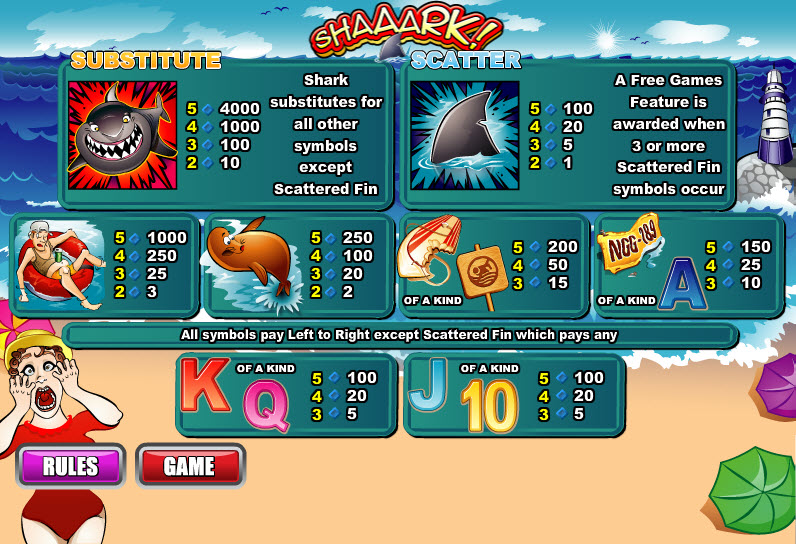796x544 pixels.
Task: Open the purple Rules page
Action: click(x=71, y=466)
